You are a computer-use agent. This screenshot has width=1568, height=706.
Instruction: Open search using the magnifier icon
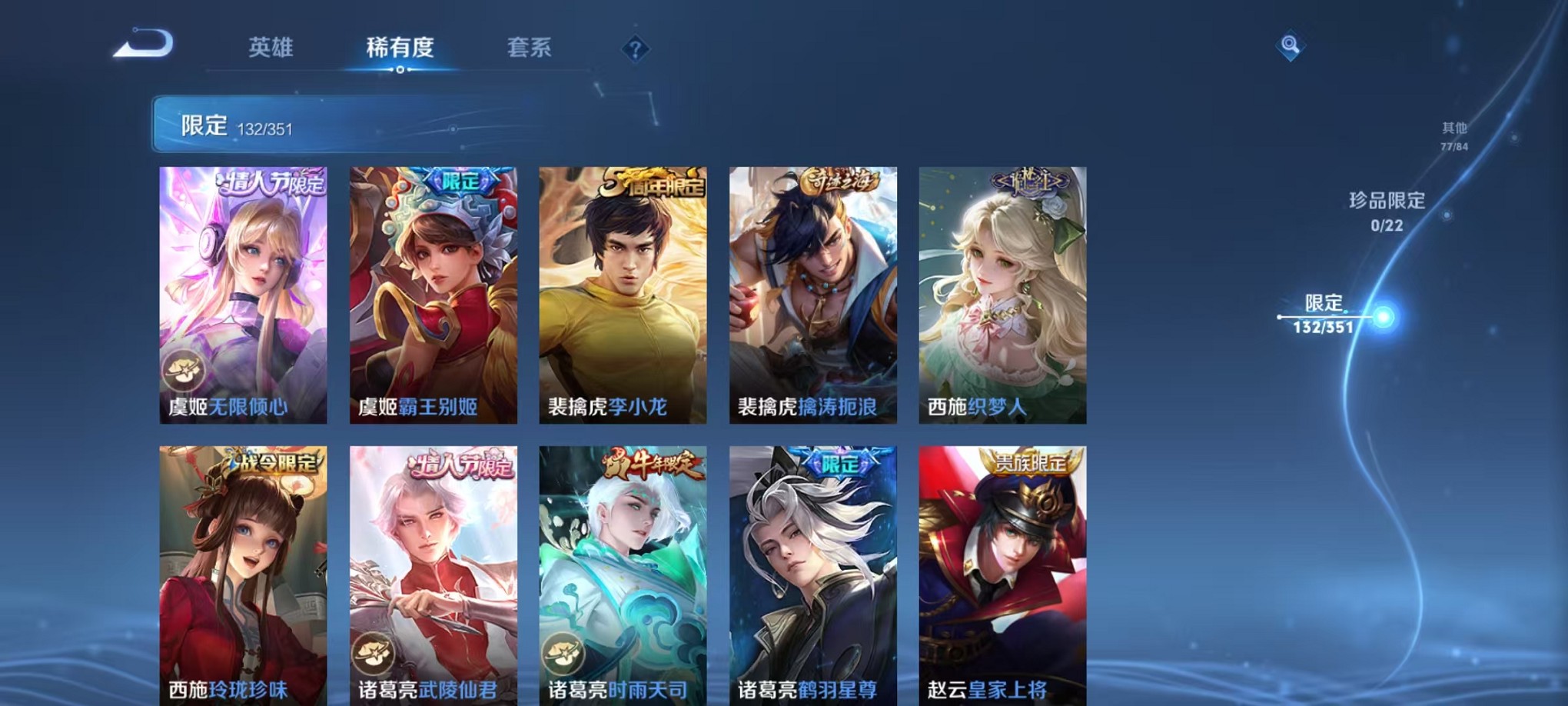tap(1291, 46)
